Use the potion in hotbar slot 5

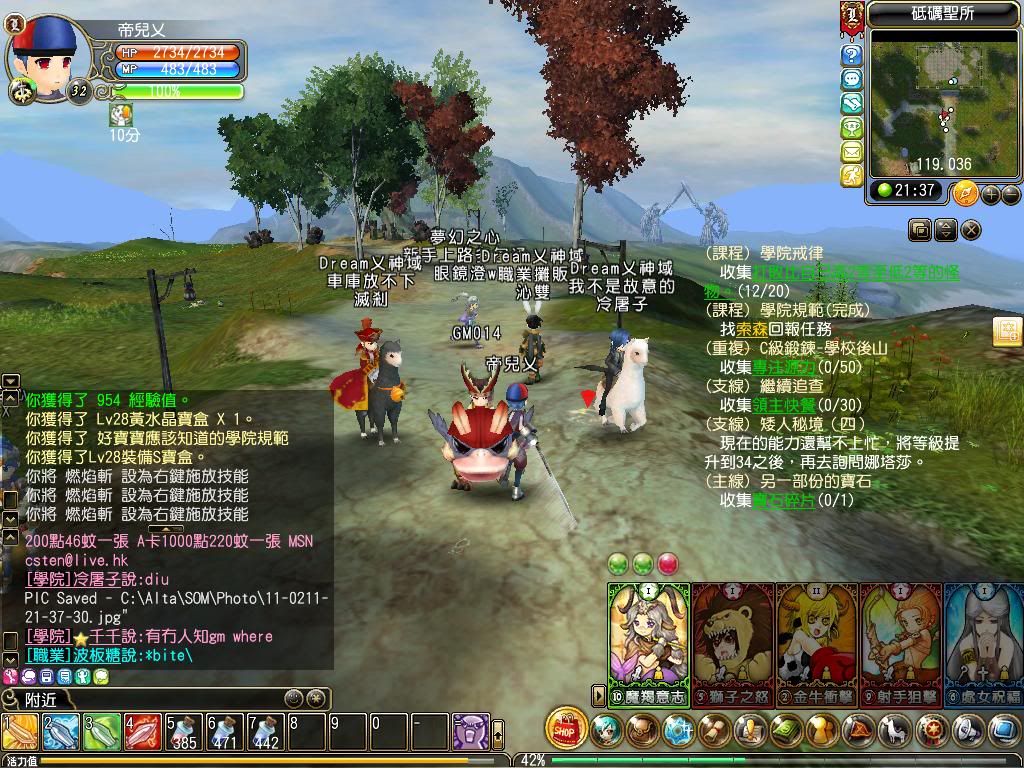(183, 732)
